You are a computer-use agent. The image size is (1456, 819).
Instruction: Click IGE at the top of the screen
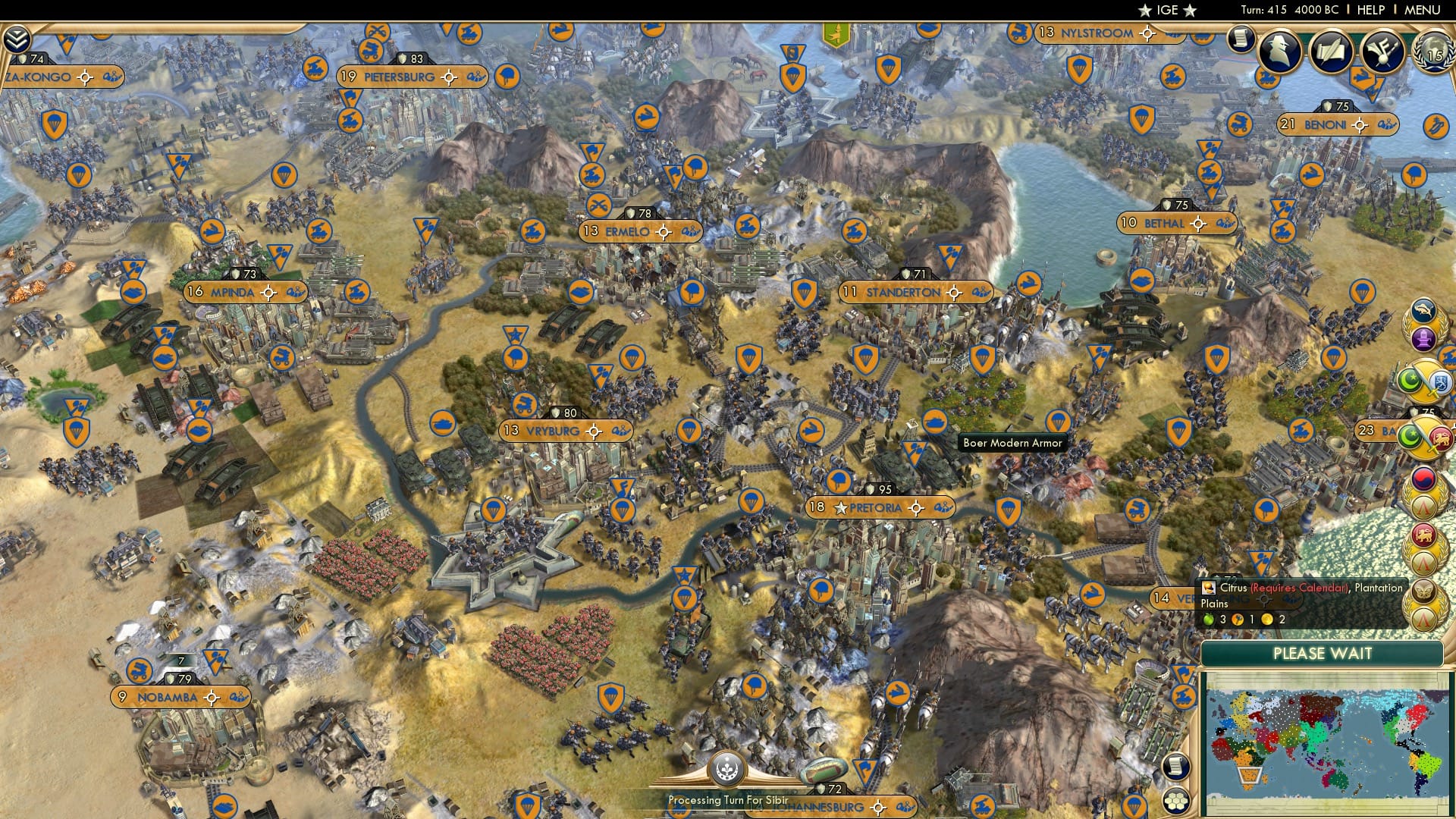coord(1166,10)
